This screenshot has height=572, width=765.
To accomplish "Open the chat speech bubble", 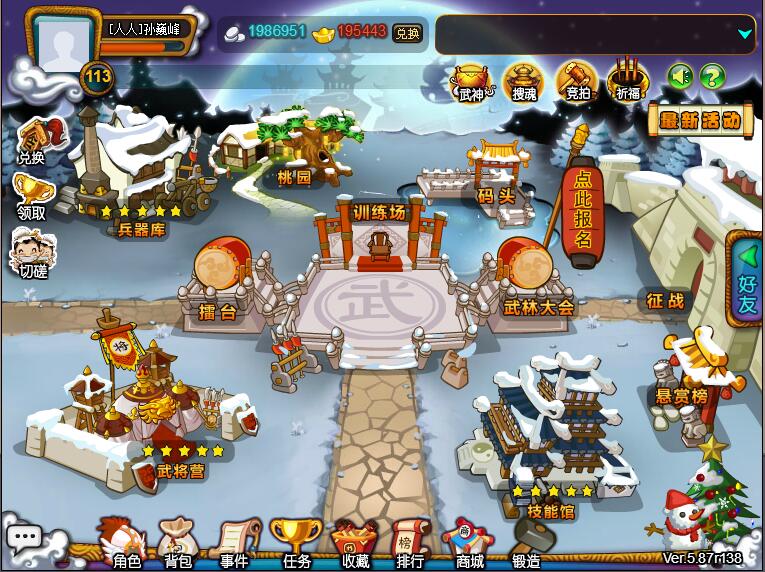I will coord(24,537).
